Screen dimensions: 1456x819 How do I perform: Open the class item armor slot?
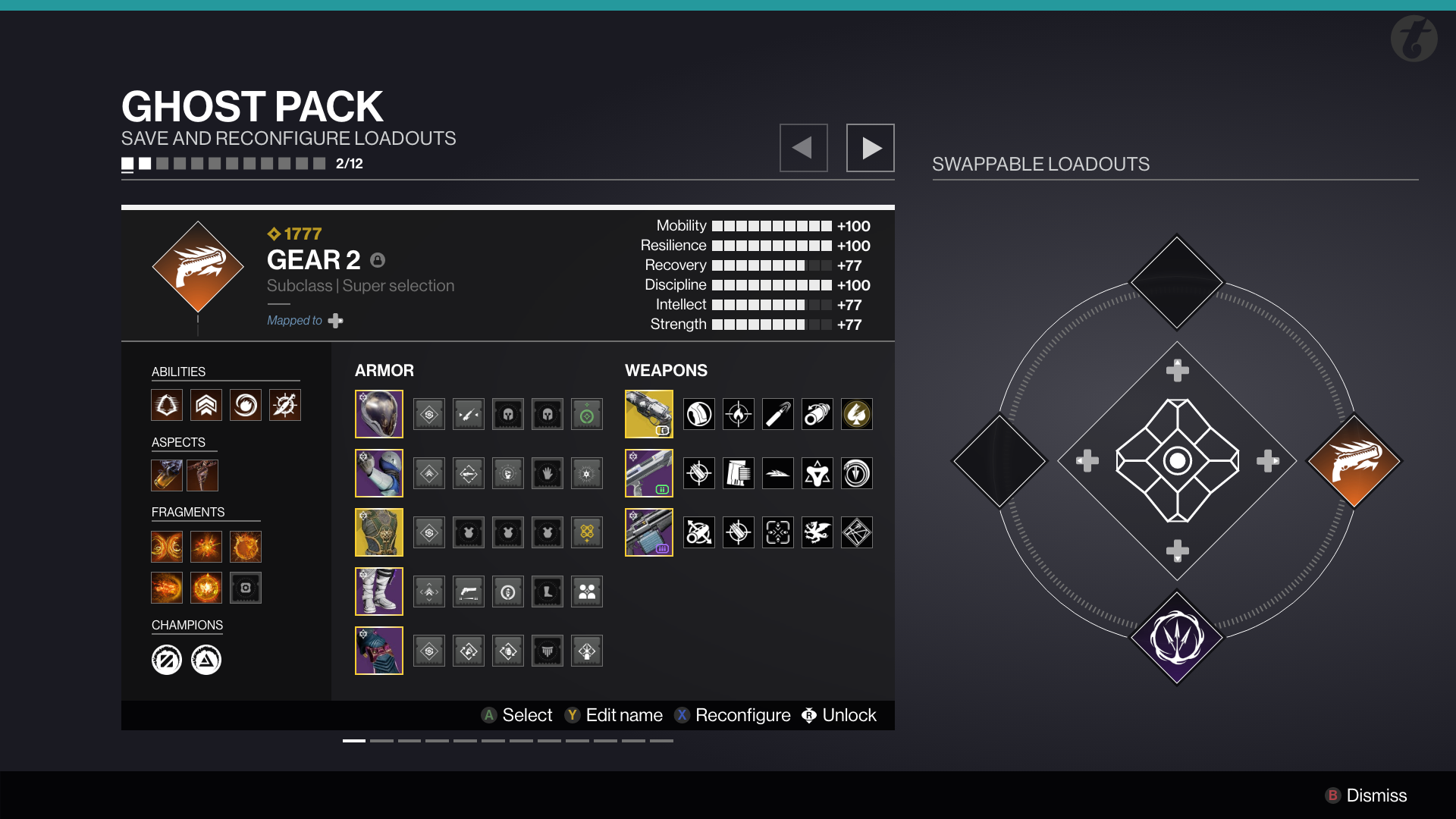click(379, 651)
